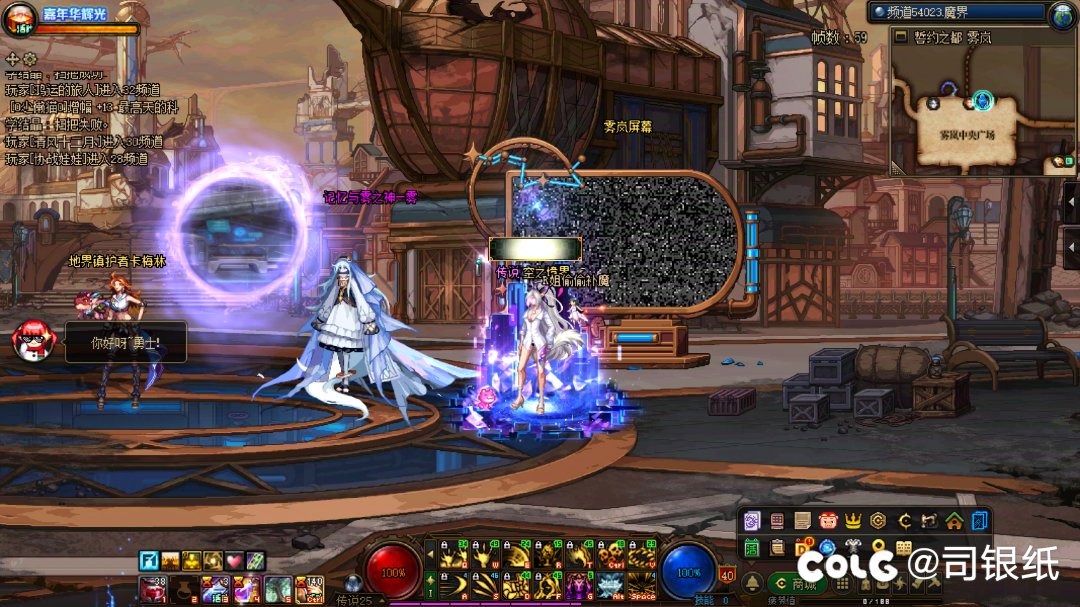
Task: Click the golden crown menu icon
Action: (853, 521)
